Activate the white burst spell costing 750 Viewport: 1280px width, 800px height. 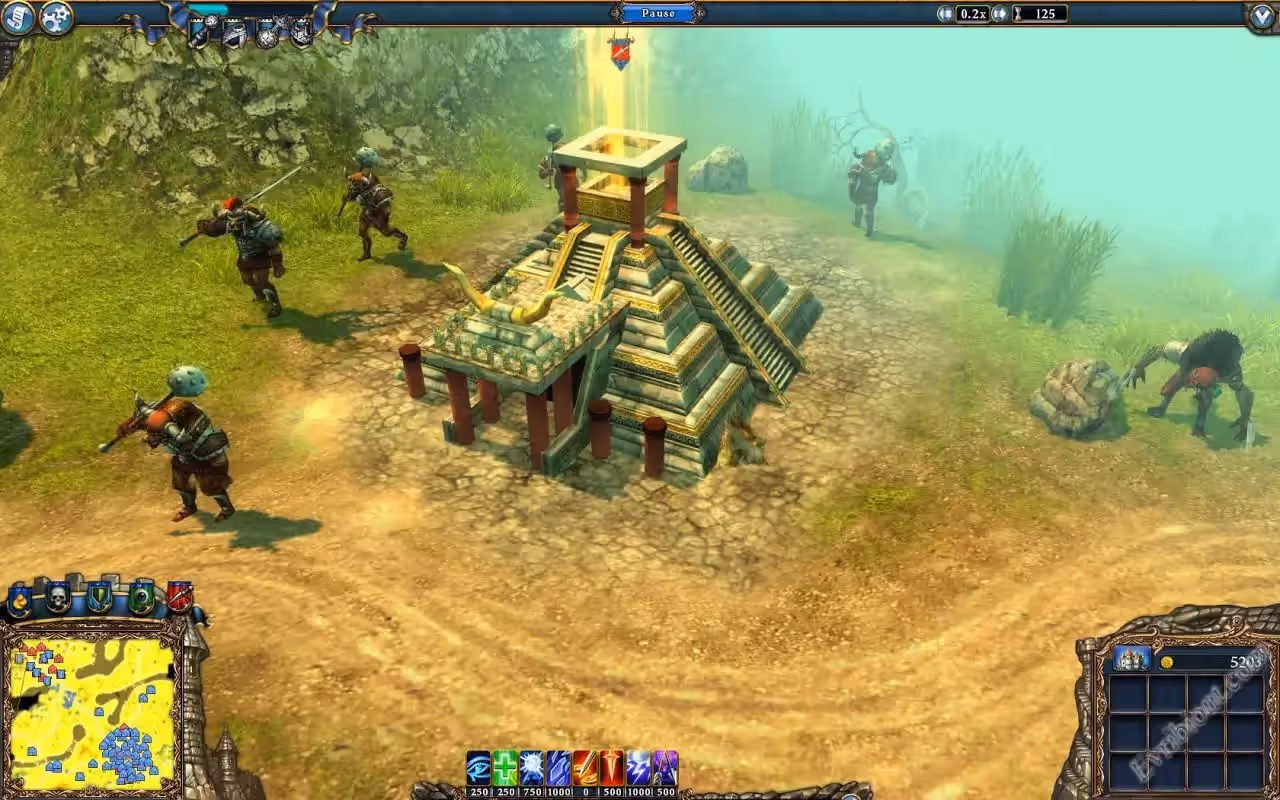pos(532,768)
